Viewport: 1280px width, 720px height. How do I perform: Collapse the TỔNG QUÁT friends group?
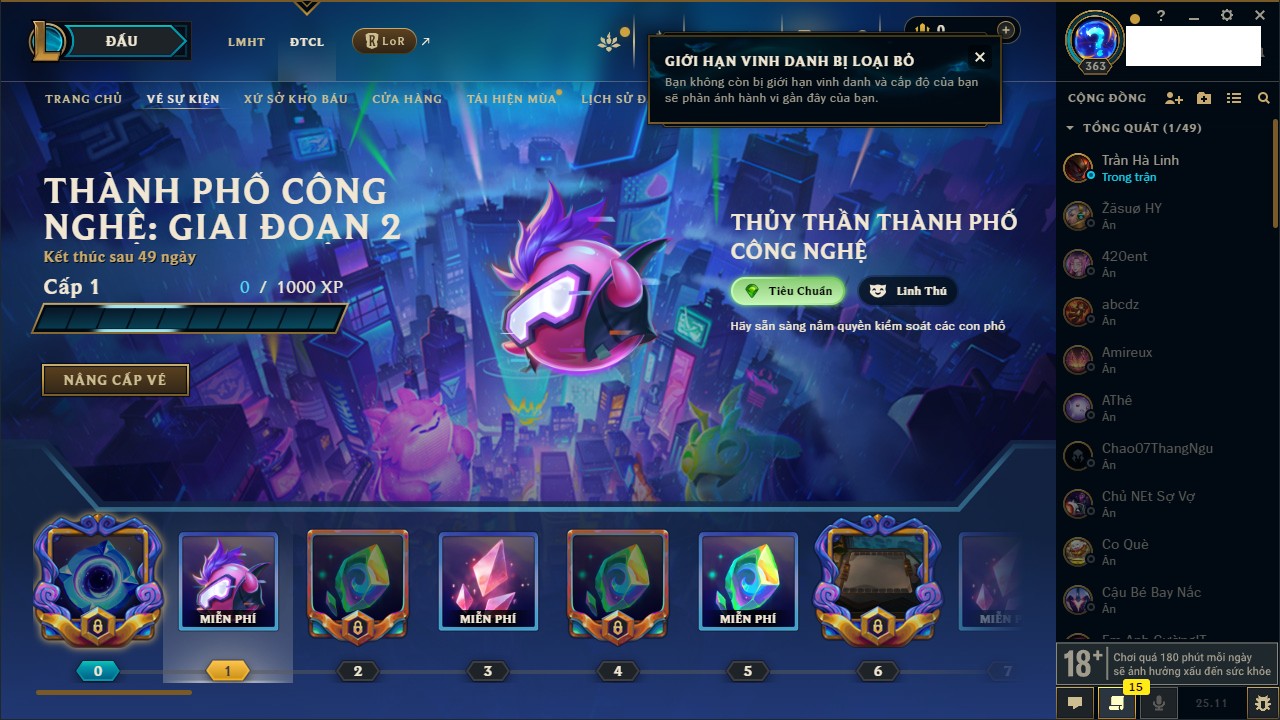(x=1070, y=128)
